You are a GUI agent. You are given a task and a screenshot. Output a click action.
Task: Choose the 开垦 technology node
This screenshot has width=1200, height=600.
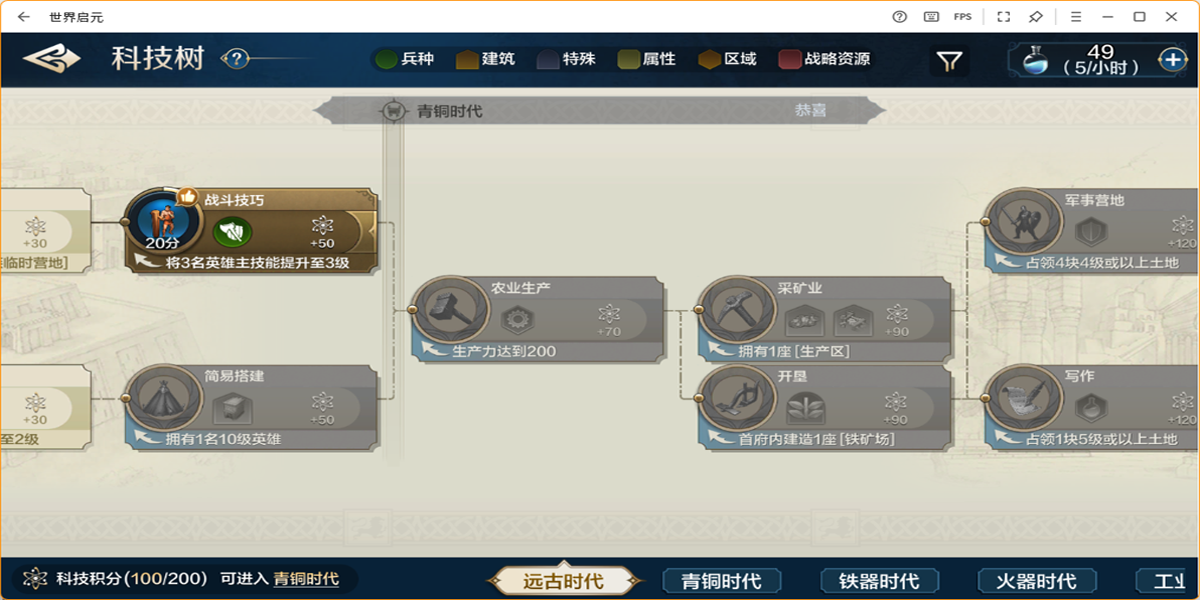coord(824,407)
